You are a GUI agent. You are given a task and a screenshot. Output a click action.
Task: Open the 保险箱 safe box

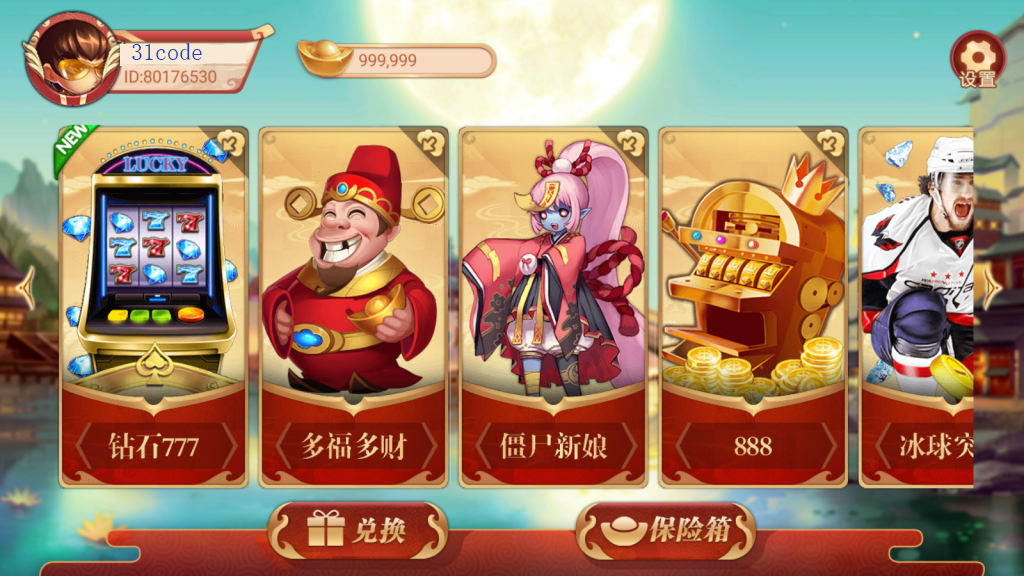[x=666, y=530]
